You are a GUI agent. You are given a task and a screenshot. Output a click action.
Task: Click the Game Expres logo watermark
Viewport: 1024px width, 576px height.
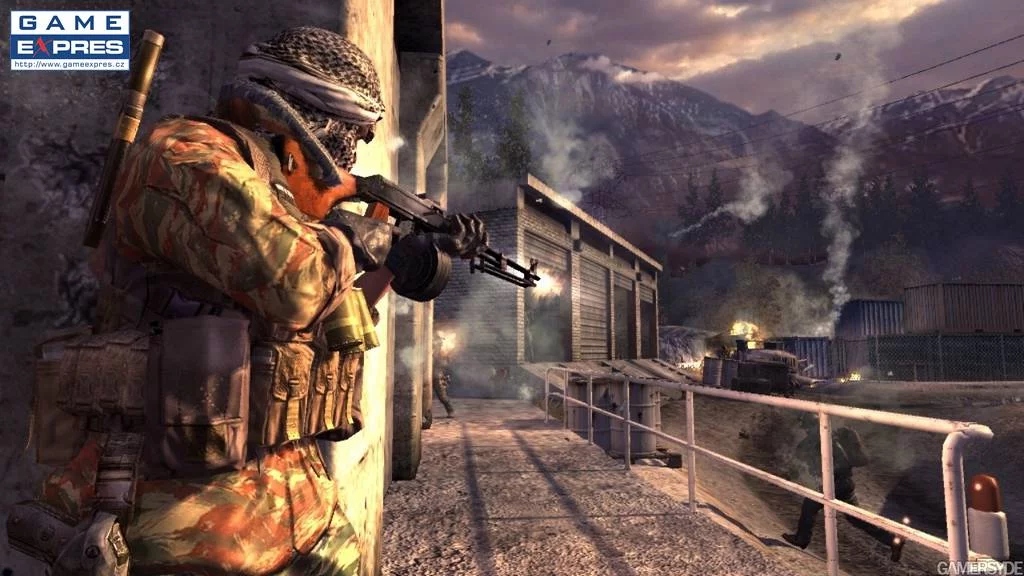(x=69, y=35)
